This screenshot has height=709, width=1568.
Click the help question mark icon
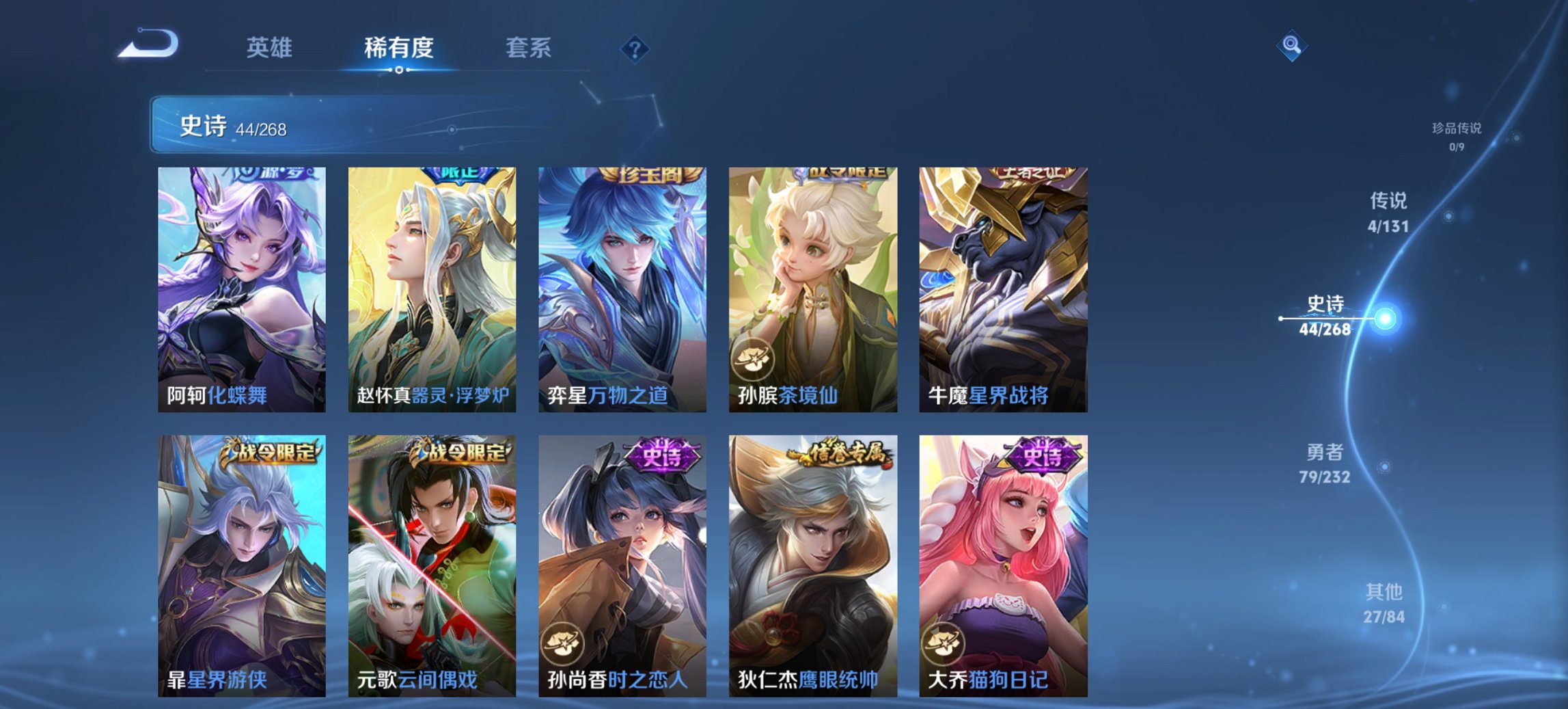[x=635, y=49]
